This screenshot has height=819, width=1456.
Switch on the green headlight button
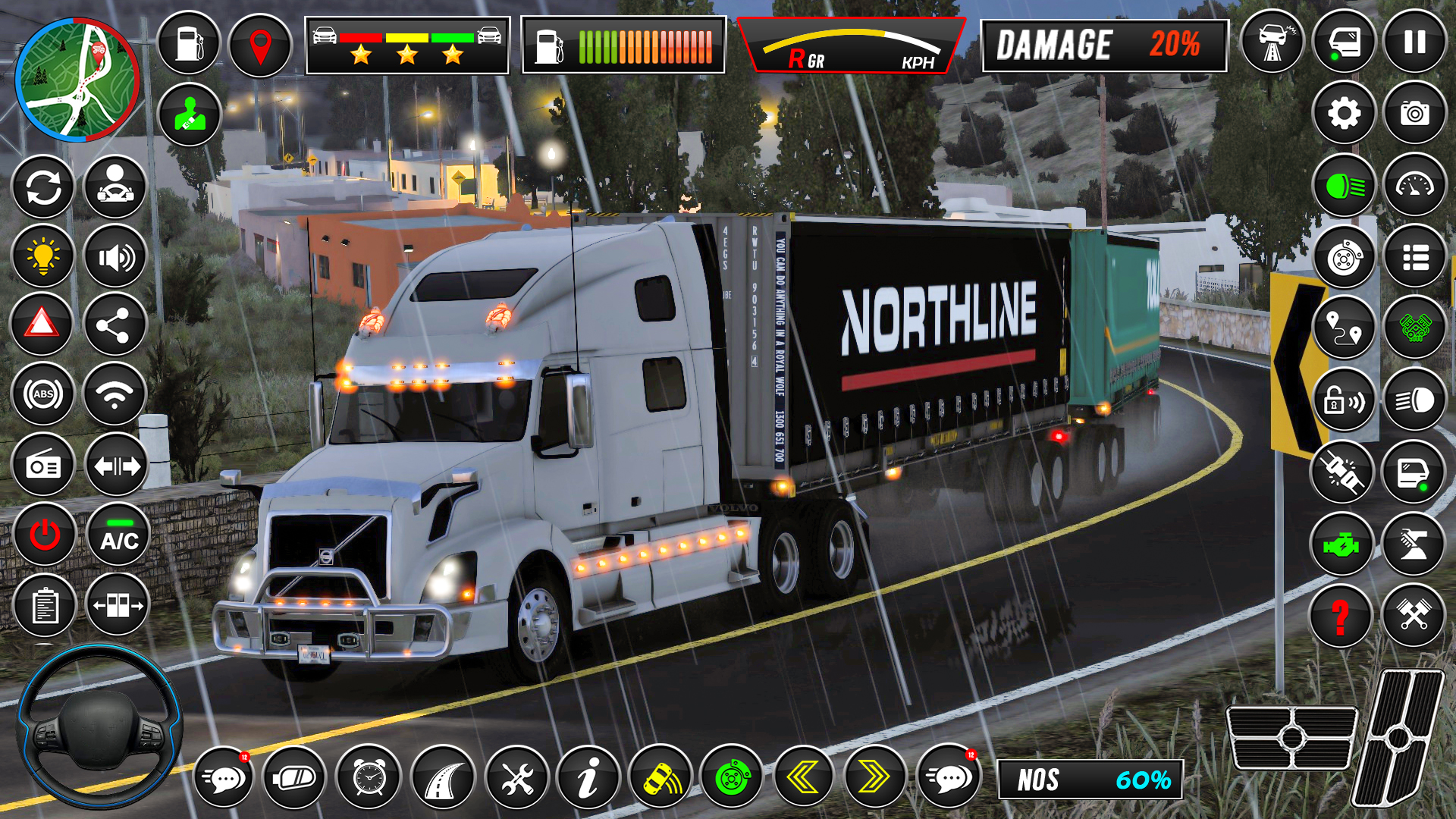[x=1344, y=186]
